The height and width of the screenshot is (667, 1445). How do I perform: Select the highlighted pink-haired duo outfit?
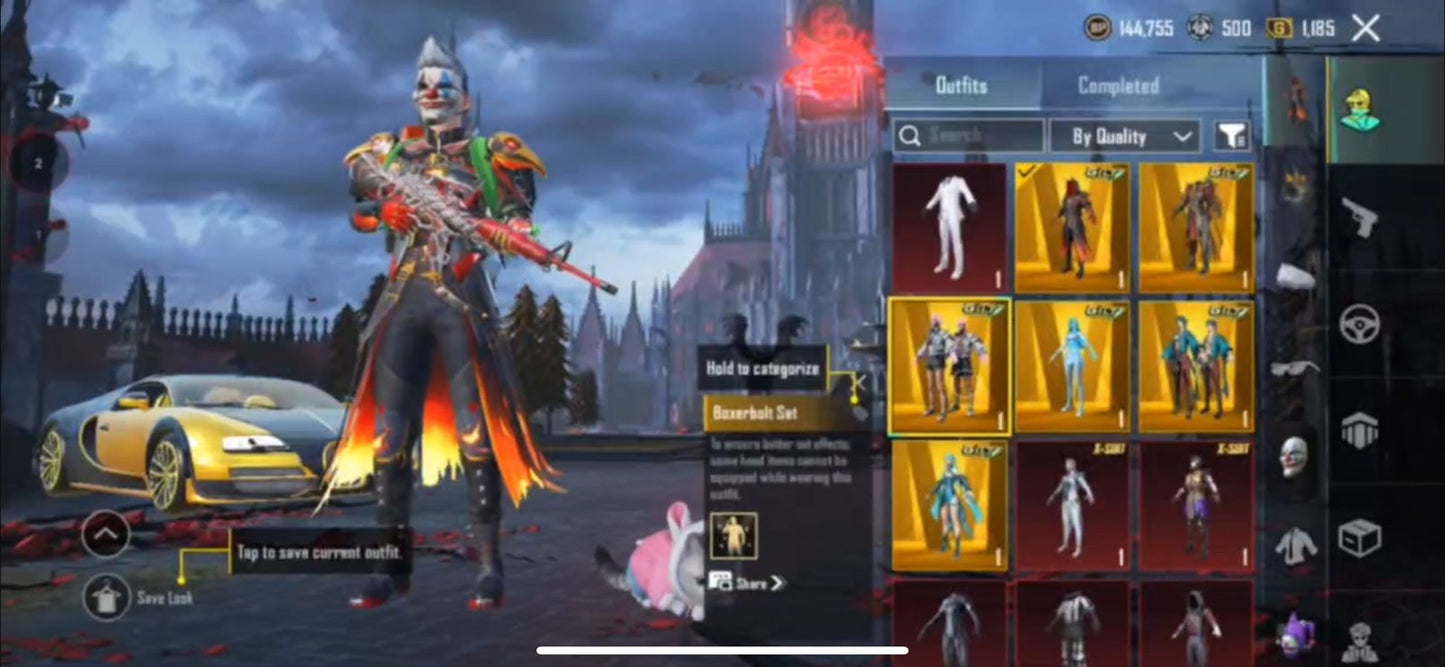pos(948,366)
